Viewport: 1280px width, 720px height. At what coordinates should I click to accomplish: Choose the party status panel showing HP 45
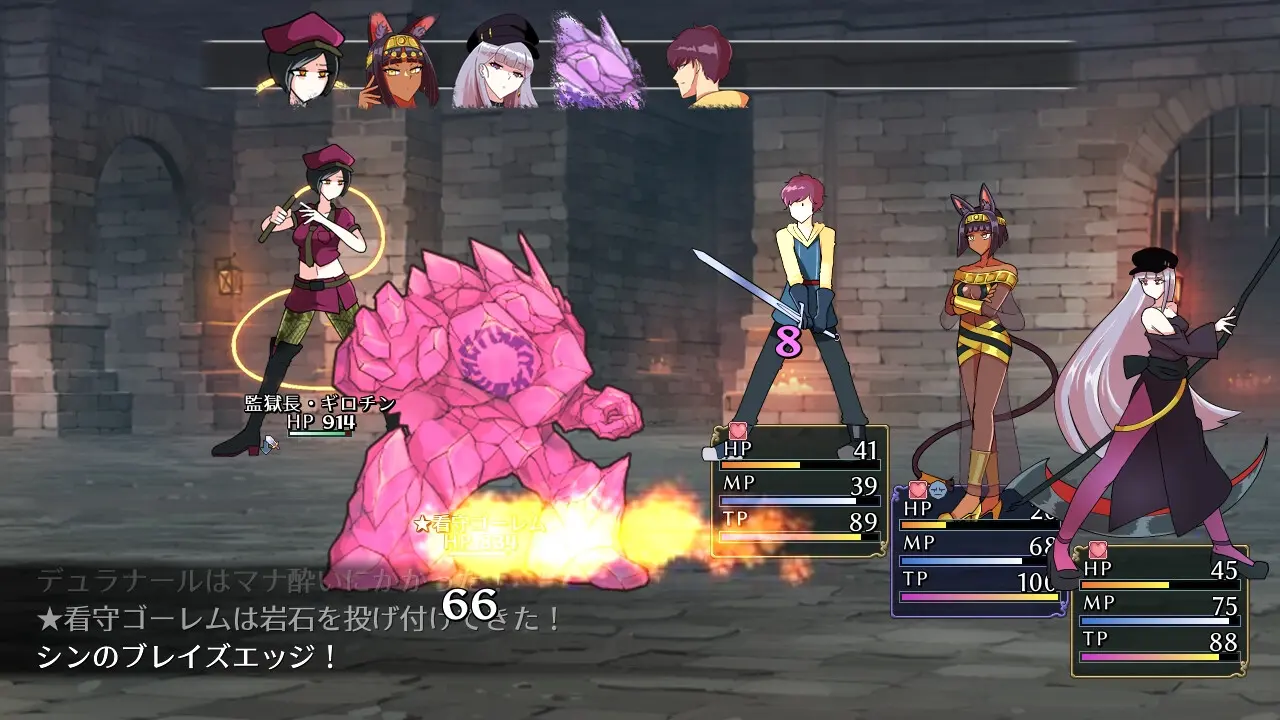click(1159, 610)
